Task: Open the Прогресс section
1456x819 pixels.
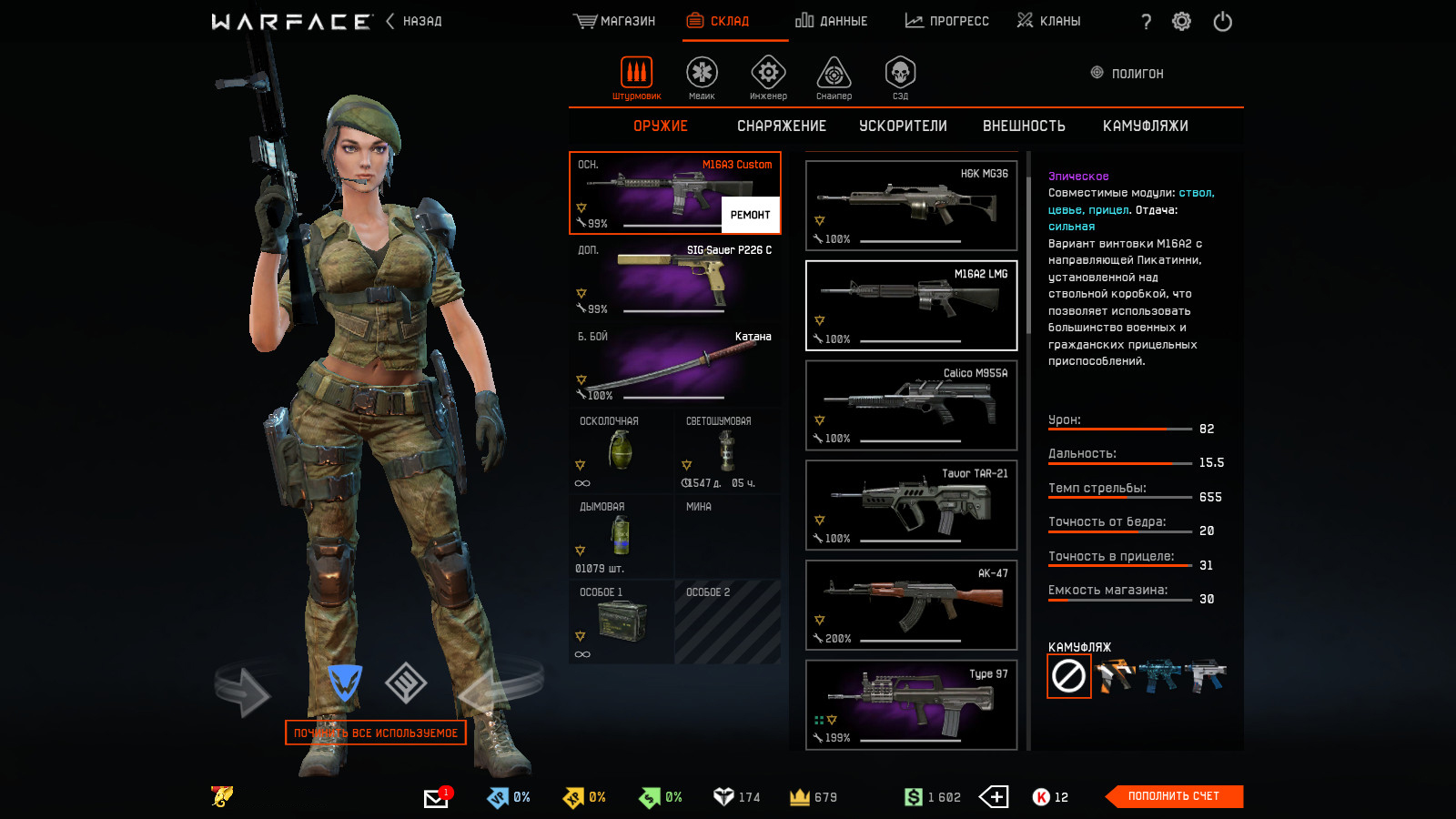Action: [947, 21]
